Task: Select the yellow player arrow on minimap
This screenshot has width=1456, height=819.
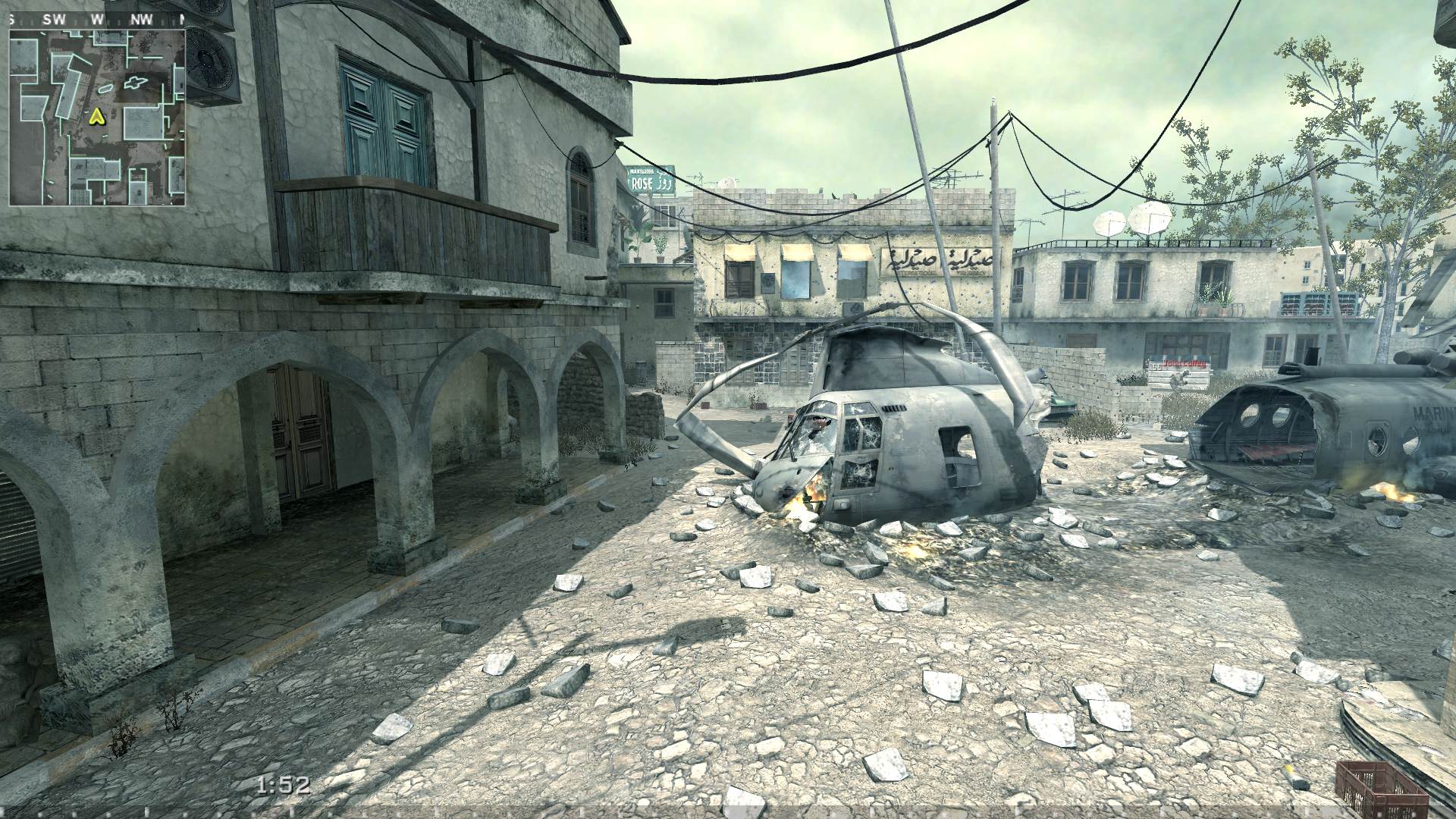Action: 96,117
